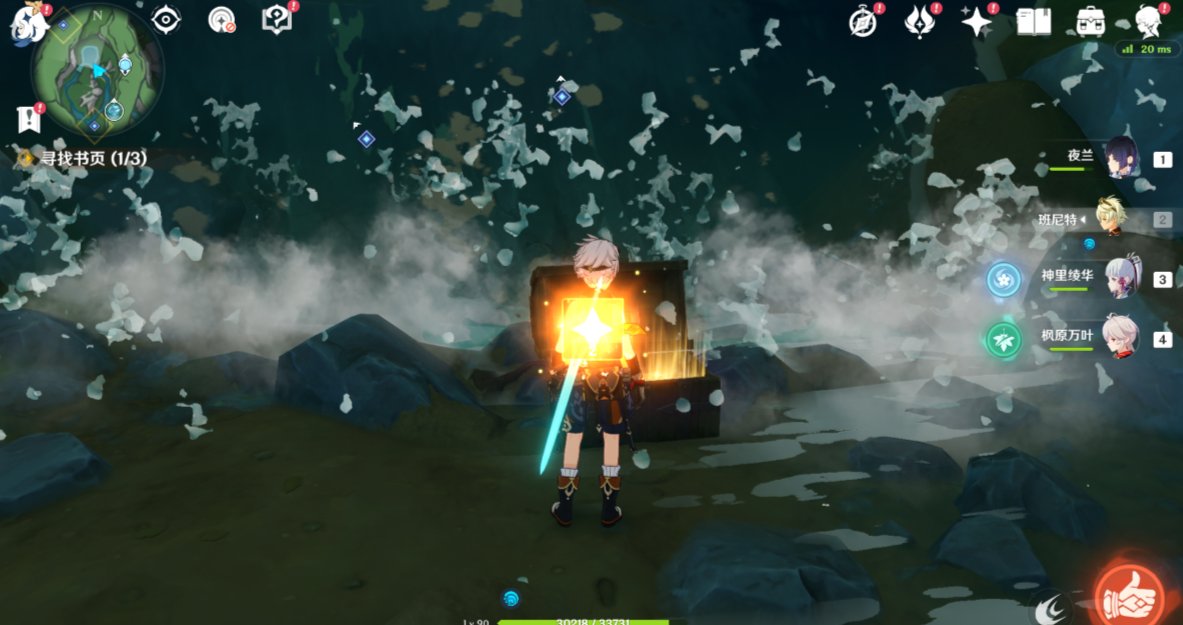
Task: Tap the wing-shaped sprint button
Action: coord(1053,607)
